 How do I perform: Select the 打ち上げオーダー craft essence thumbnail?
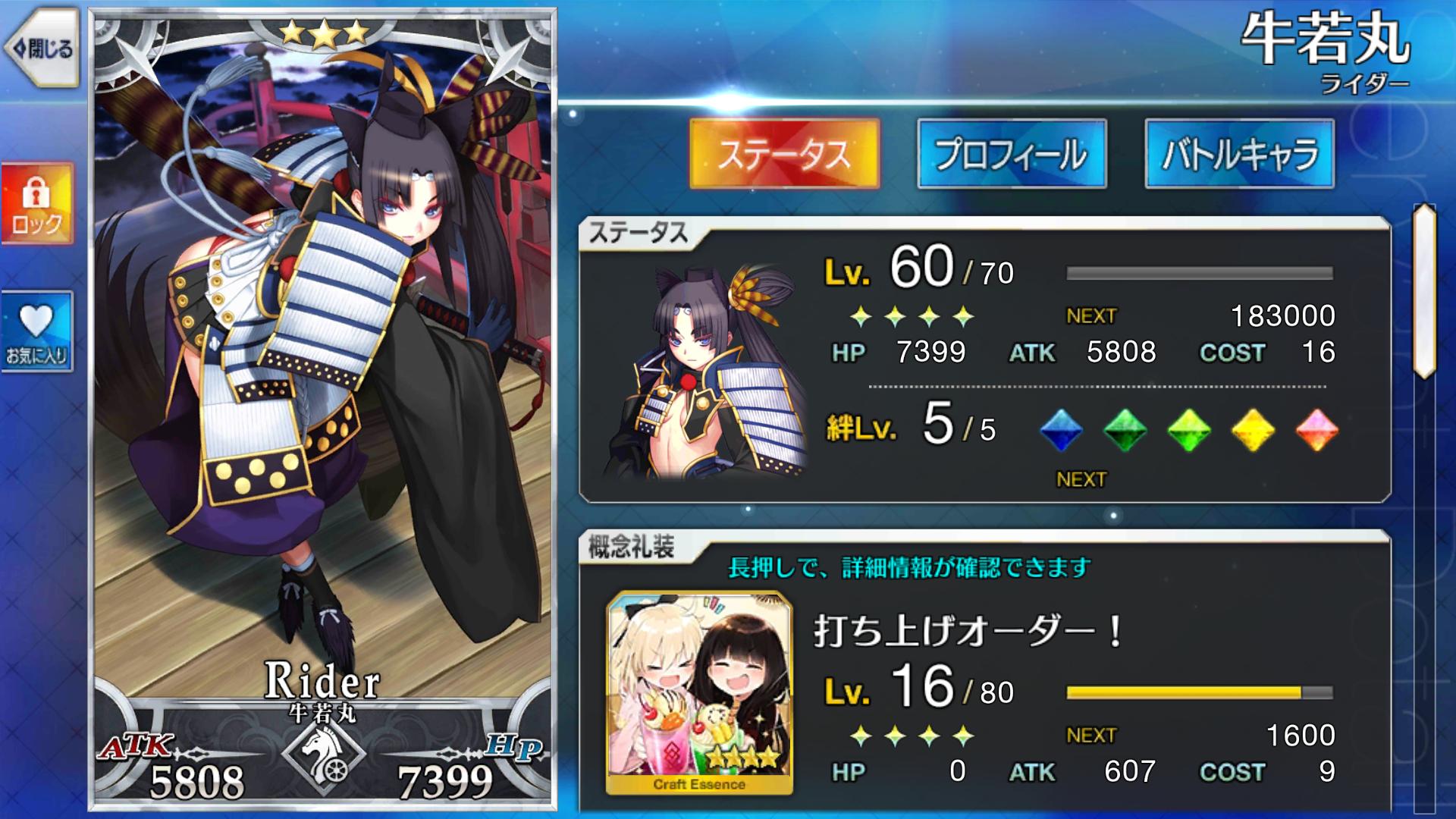click(699, 692)
